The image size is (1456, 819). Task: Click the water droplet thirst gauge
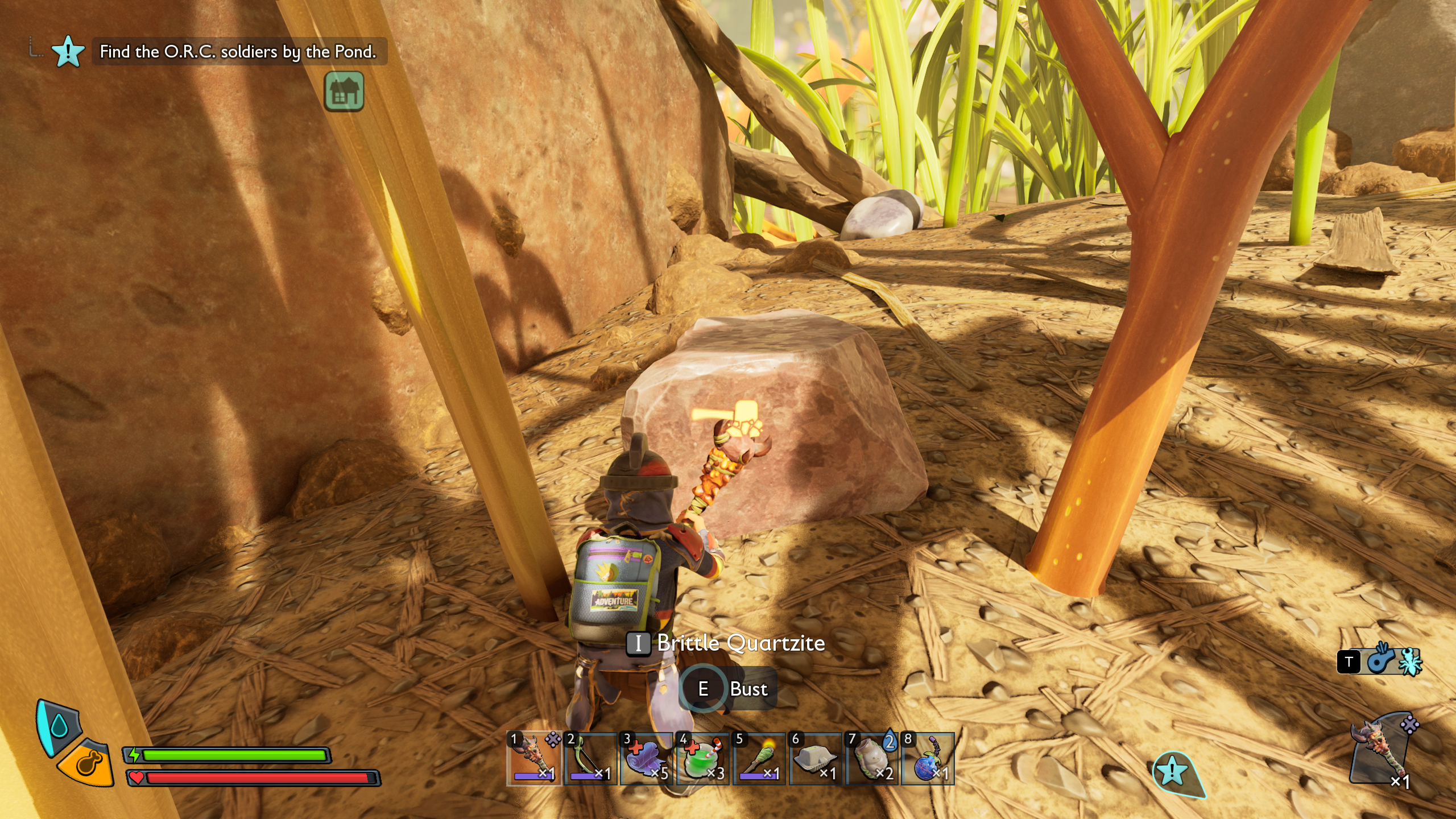click(x=59, y=726)
